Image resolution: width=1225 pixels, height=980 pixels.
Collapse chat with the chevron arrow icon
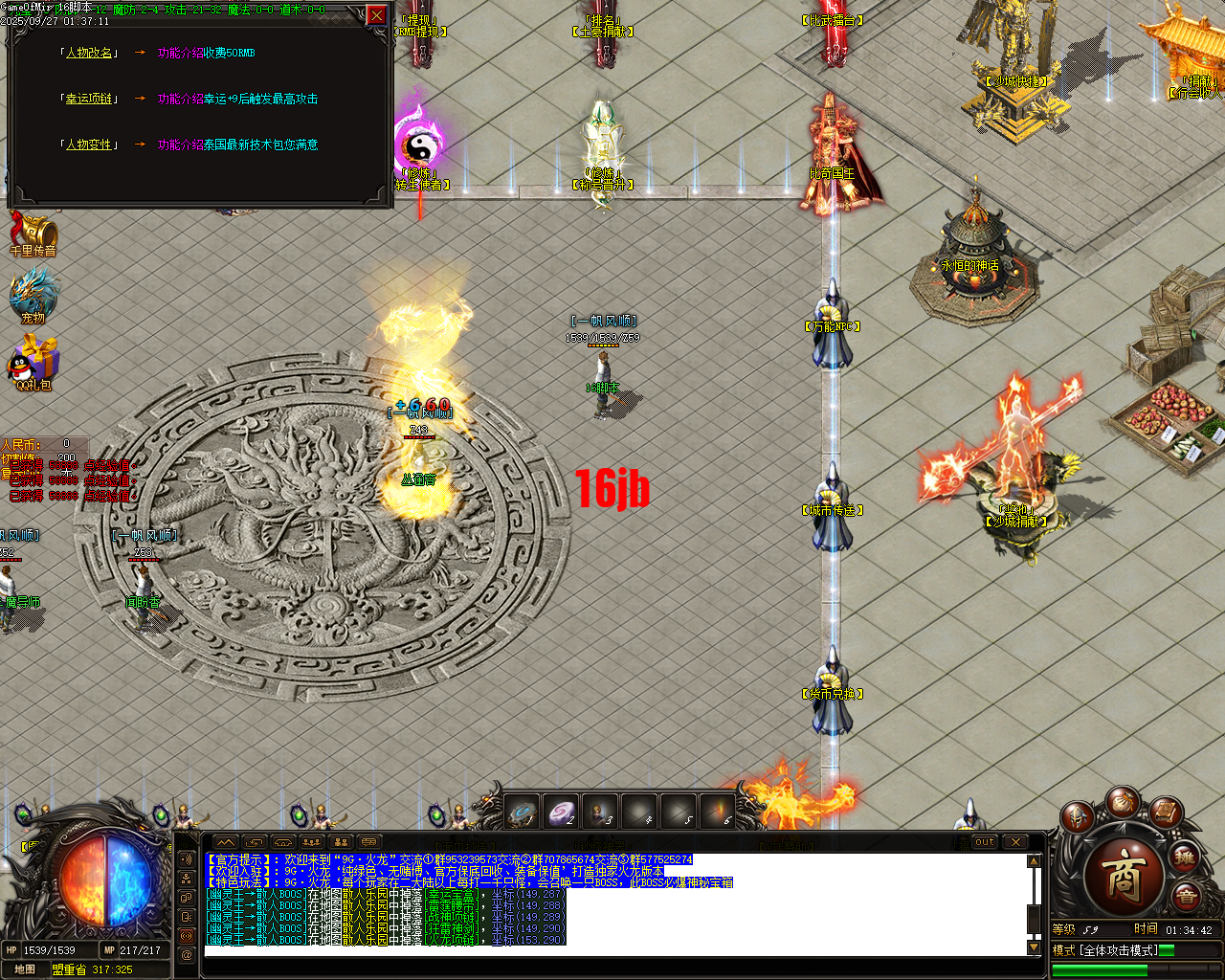[x=225, y=841]
